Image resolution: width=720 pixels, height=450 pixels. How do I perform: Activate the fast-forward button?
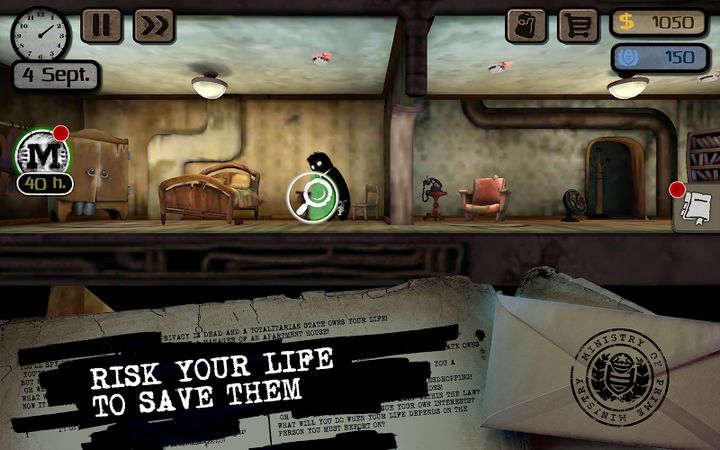tap(153, 26)
